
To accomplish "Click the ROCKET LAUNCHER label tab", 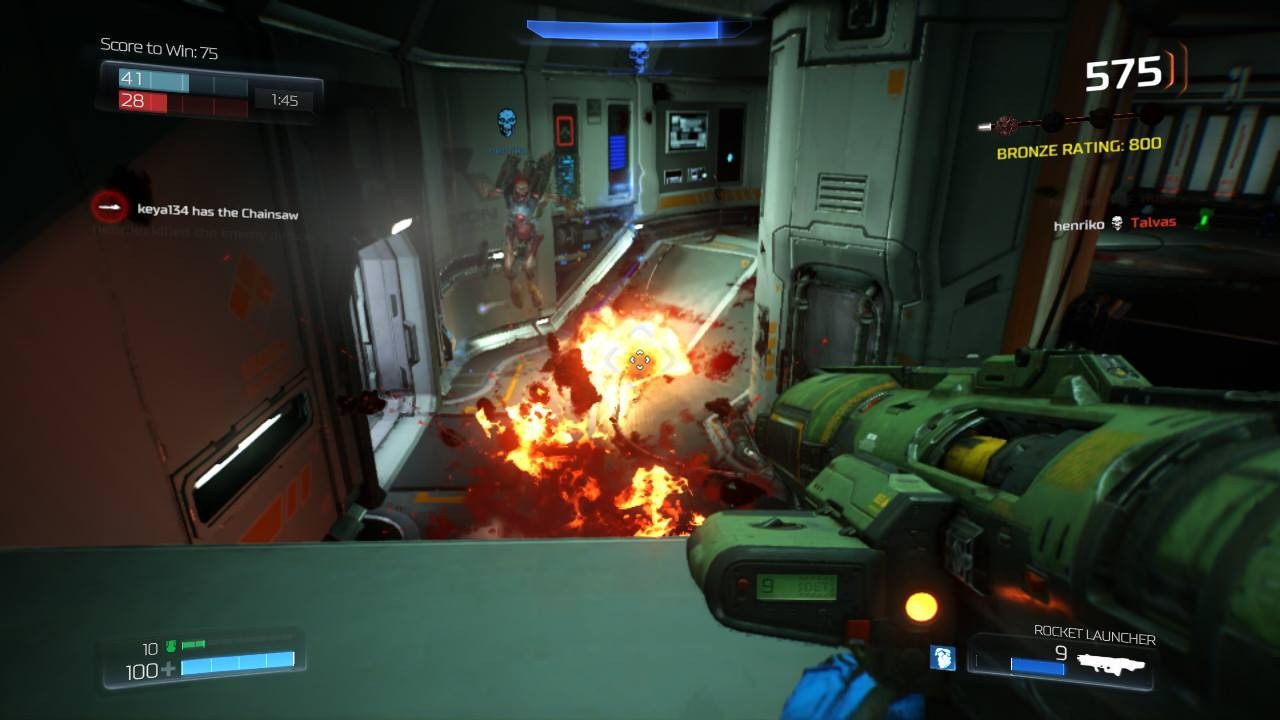I will pyautogui.click(x=1093, y=636).
